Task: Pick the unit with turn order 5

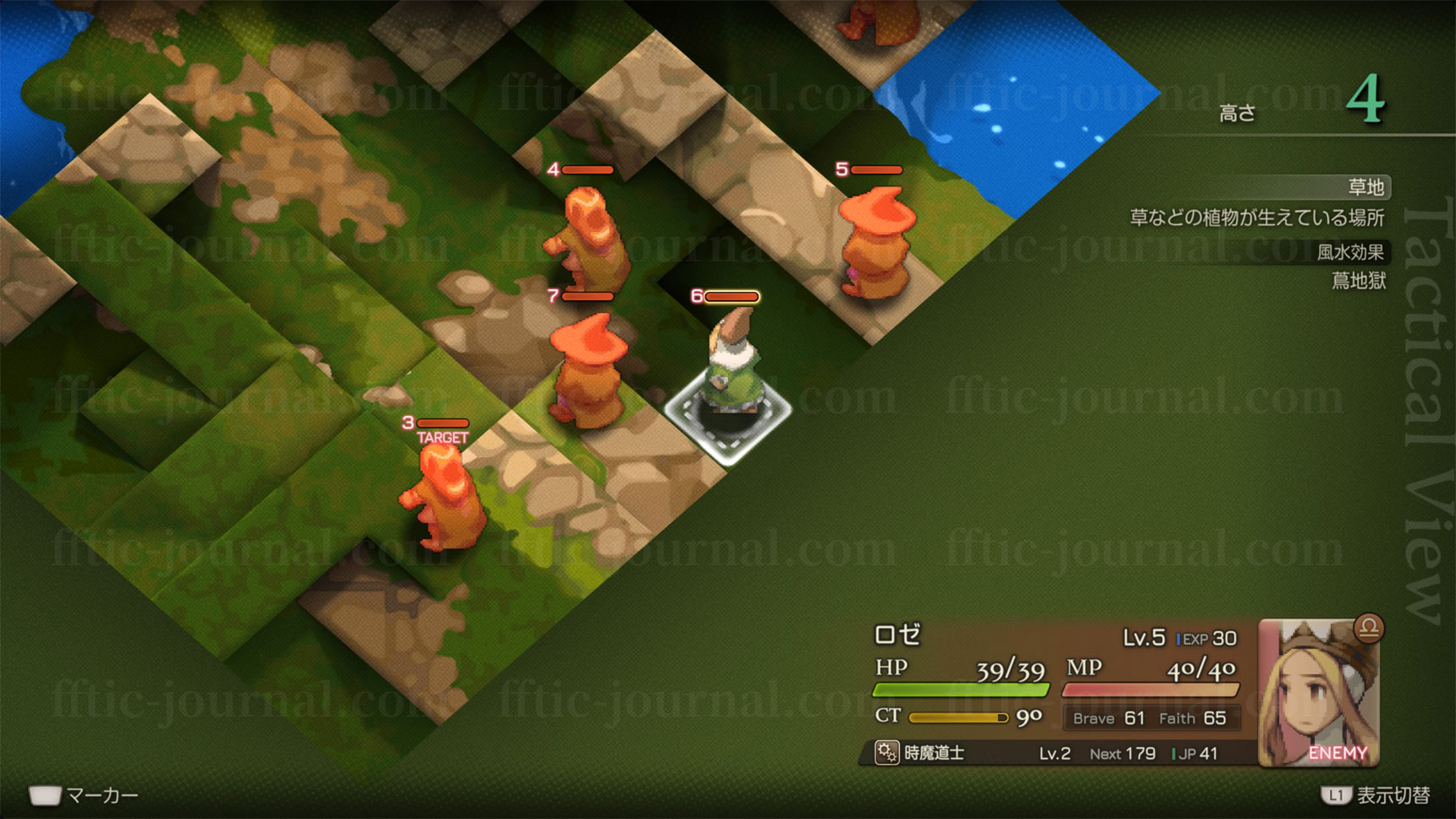Action: 874,244
